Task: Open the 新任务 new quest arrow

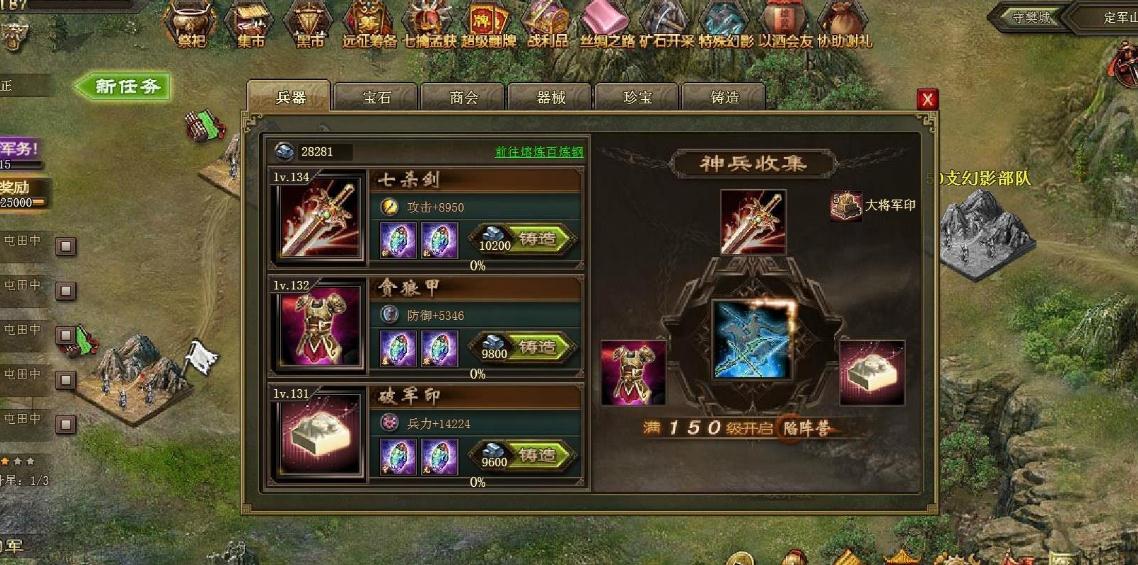Action: pyautogui.click(x=124, y=87)
